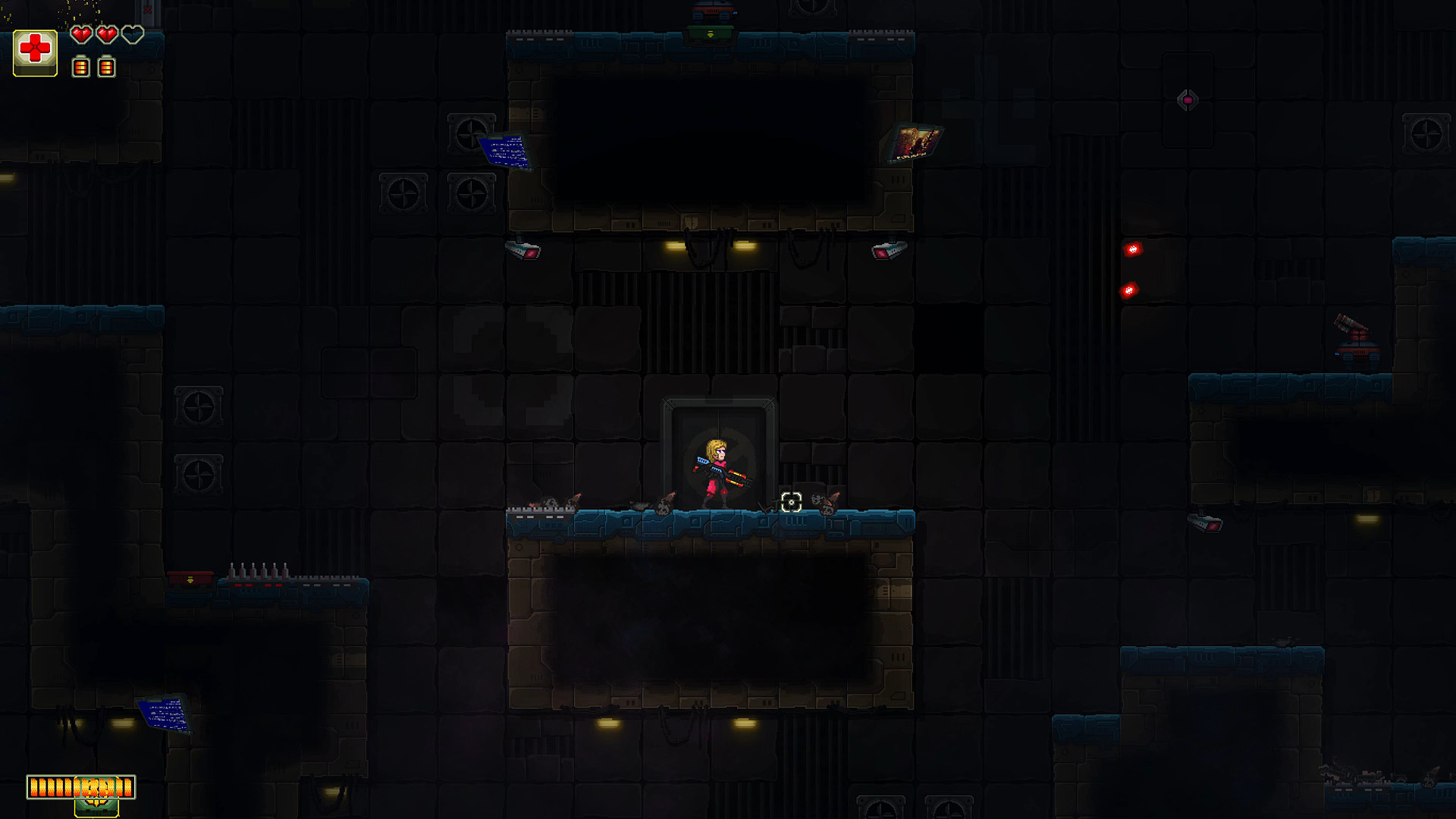1456x819 pixels.
Task: Click the left security camera above the corridor
Action: coord(522,250)
